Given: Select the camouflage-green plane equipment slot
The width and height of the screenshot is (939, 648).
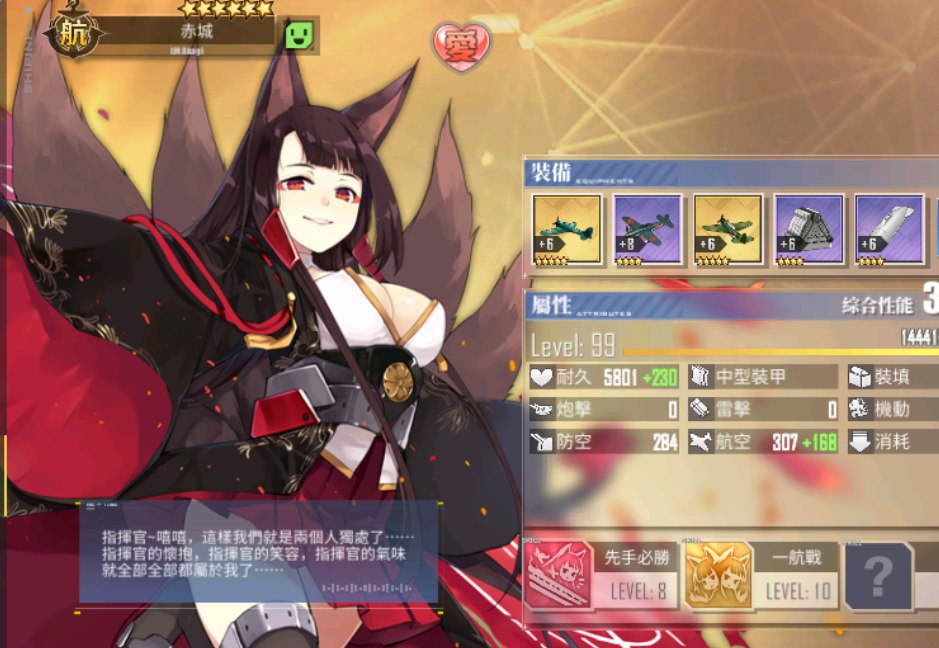Looking at the screenshot, I should [727, 230].
